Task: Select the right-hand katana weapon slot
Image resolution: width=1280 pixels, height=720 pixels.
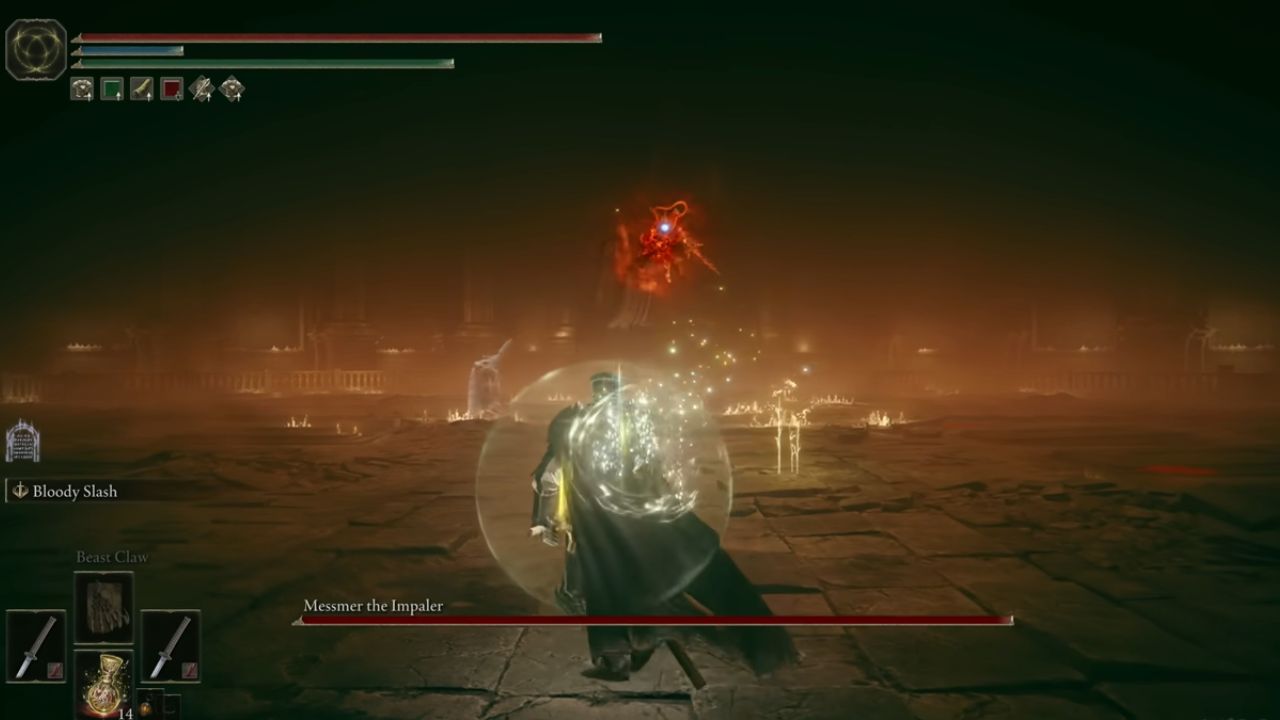Action: (x=170, y=645)
